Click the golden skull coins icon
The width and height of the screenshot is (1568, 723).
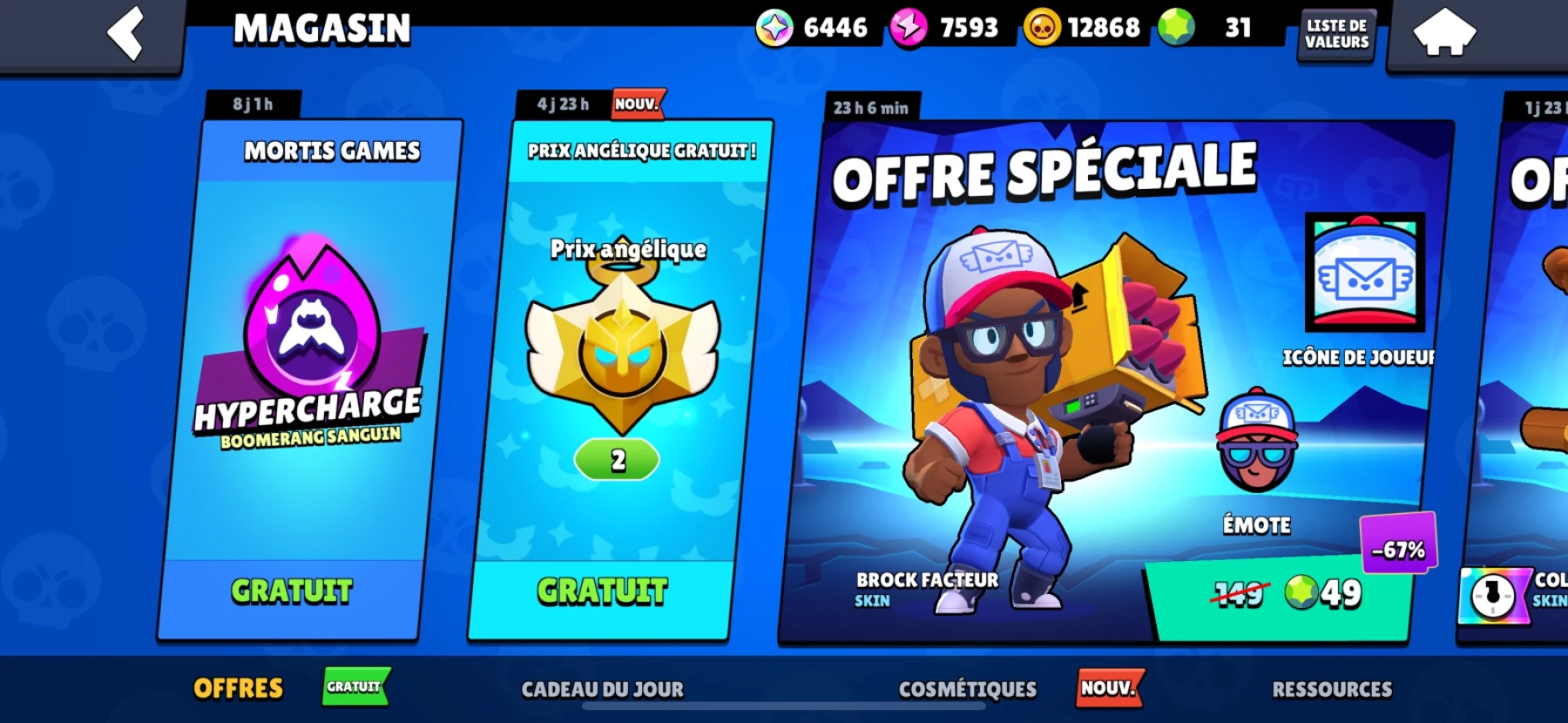pos(1044,26)
